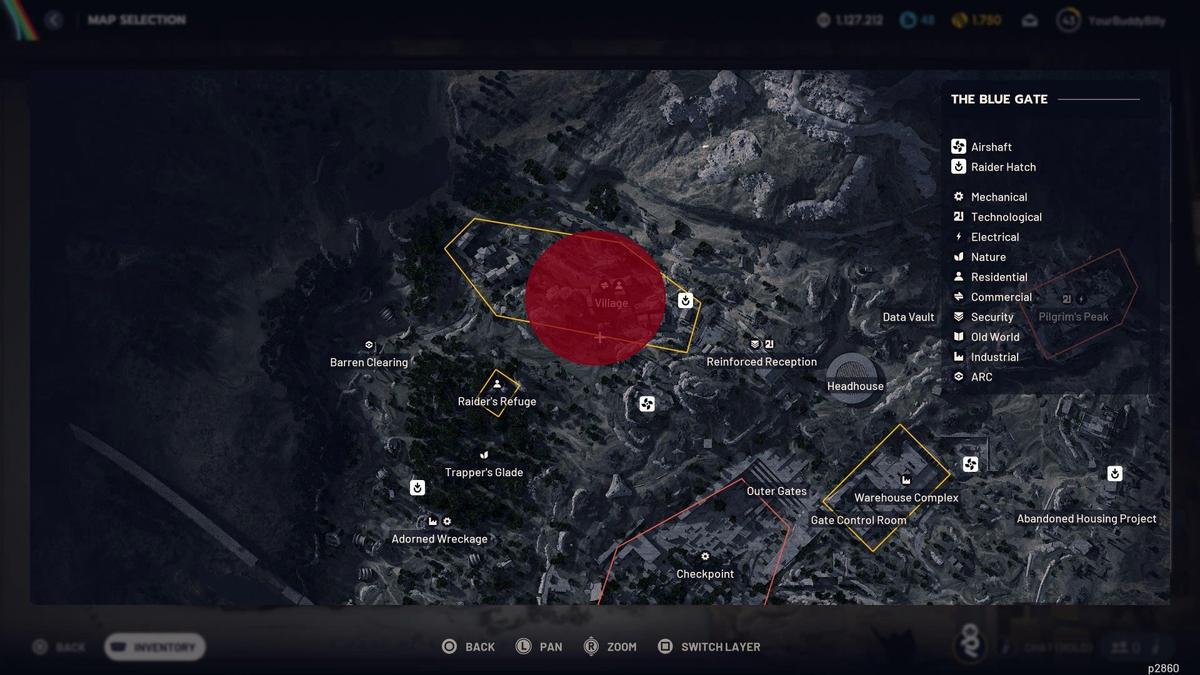1200x675 pixels.
Task: Pick the Adorned Wreckage location
Action: tap(439, 539)
